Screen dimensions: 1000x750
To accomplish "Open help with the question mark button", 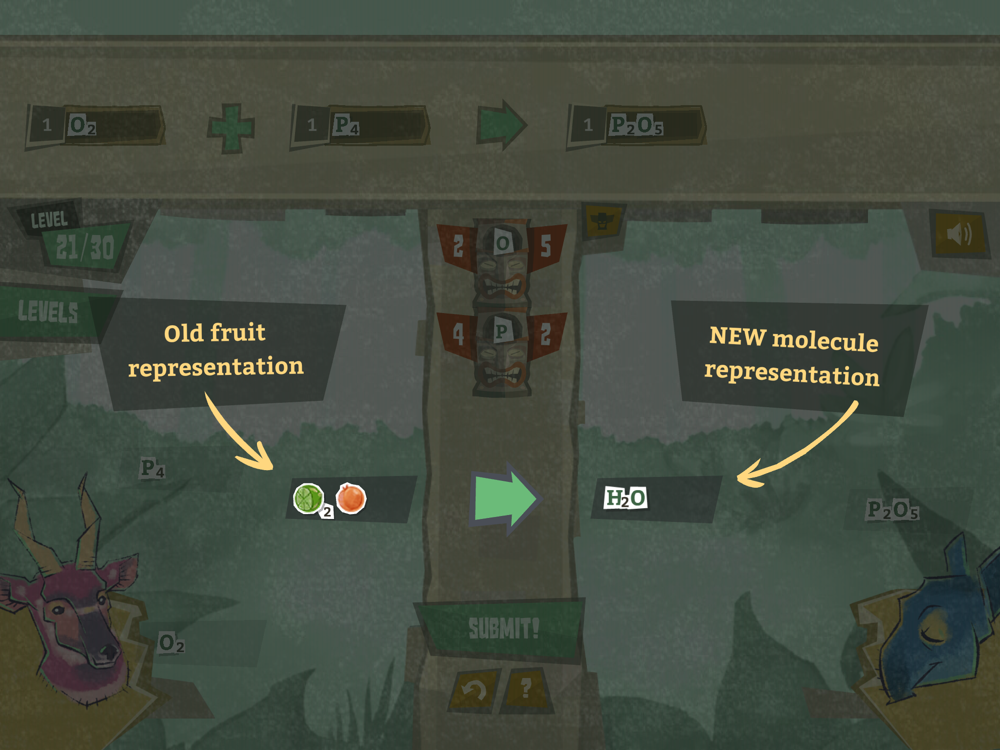I will [525, 689].
